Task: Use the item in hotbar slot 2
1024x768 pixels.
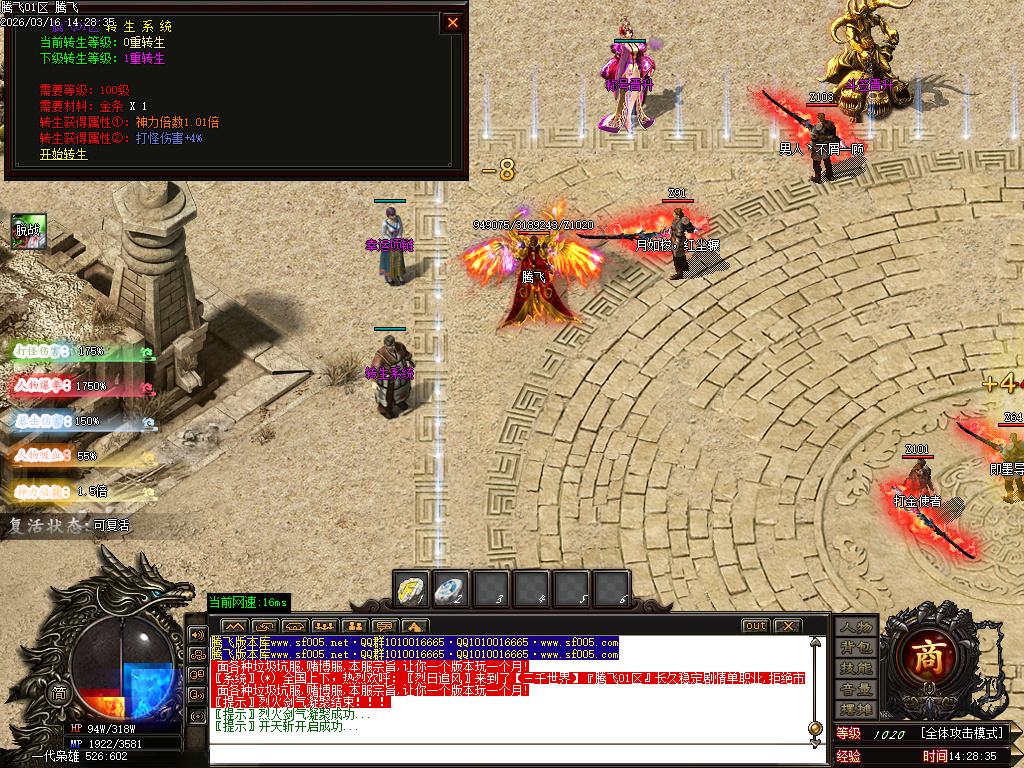Action: [x=451, y=589]
